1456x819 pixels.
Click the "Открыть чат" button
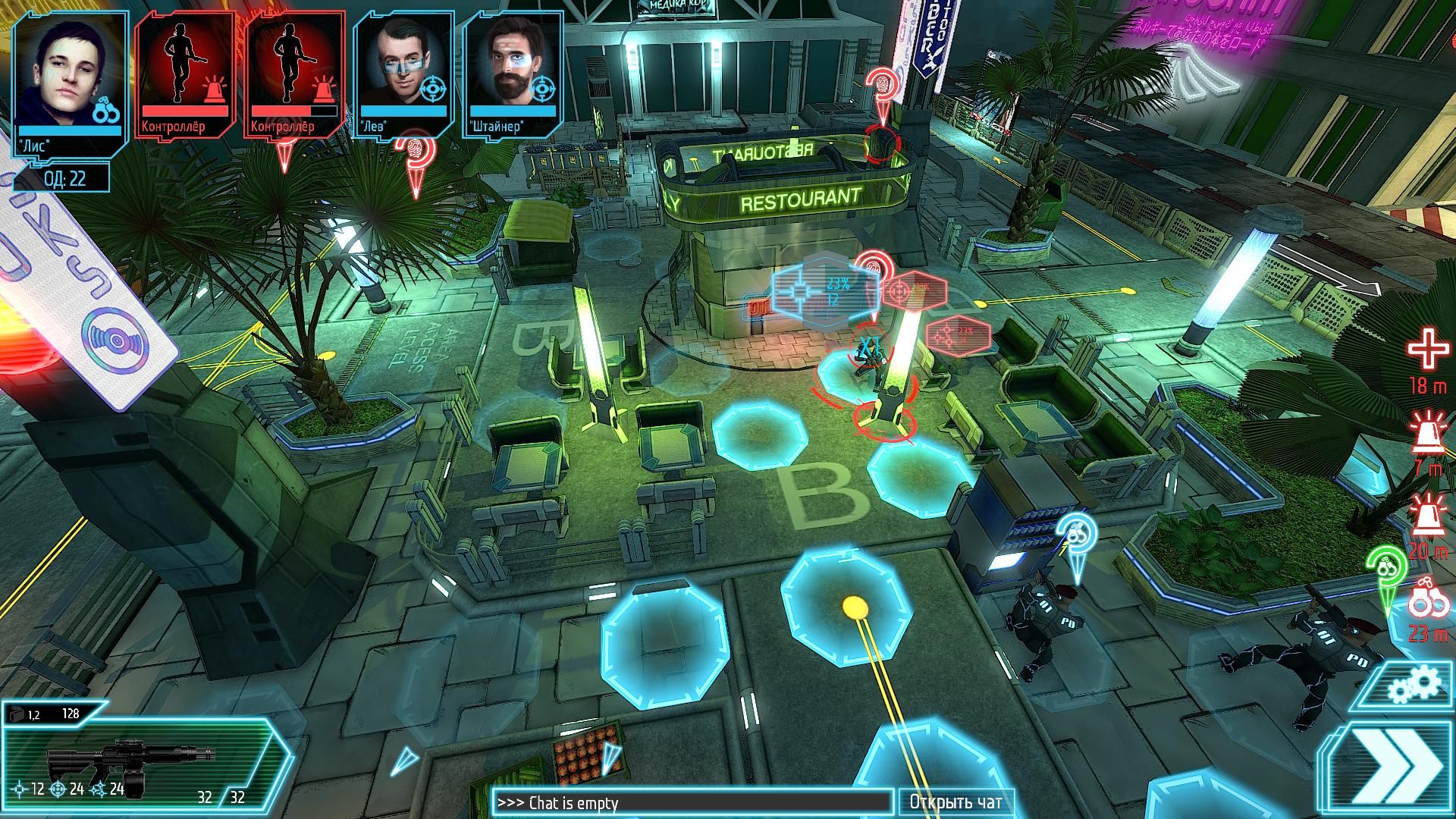[x=955, y=802]
